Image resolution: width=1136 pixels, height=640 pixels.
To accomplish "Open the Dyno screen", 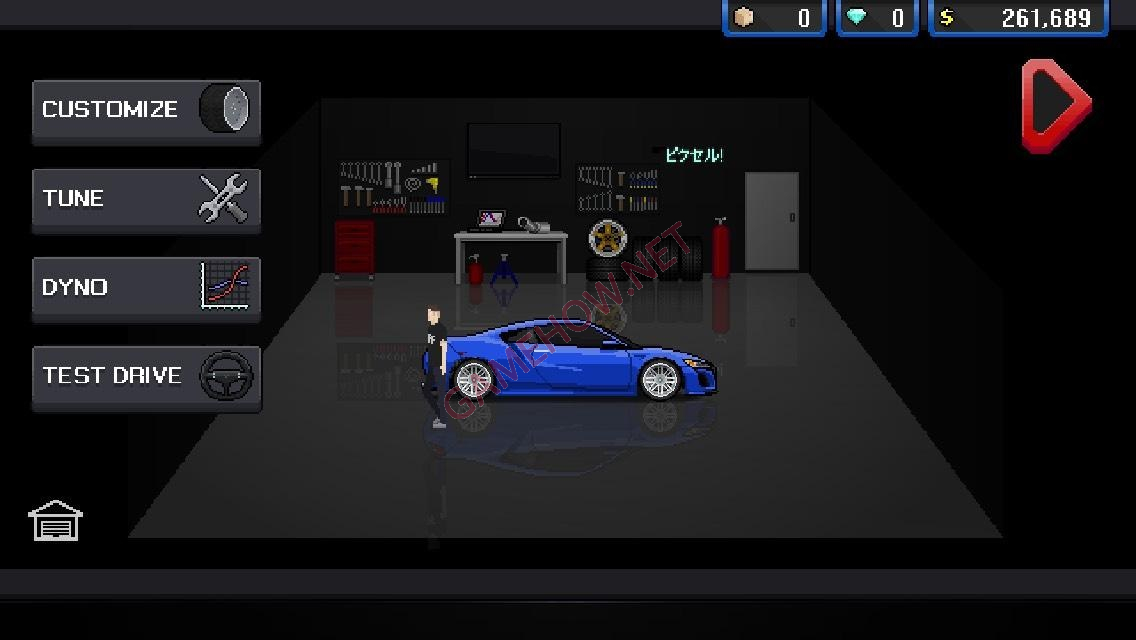I will pos(146,288).
